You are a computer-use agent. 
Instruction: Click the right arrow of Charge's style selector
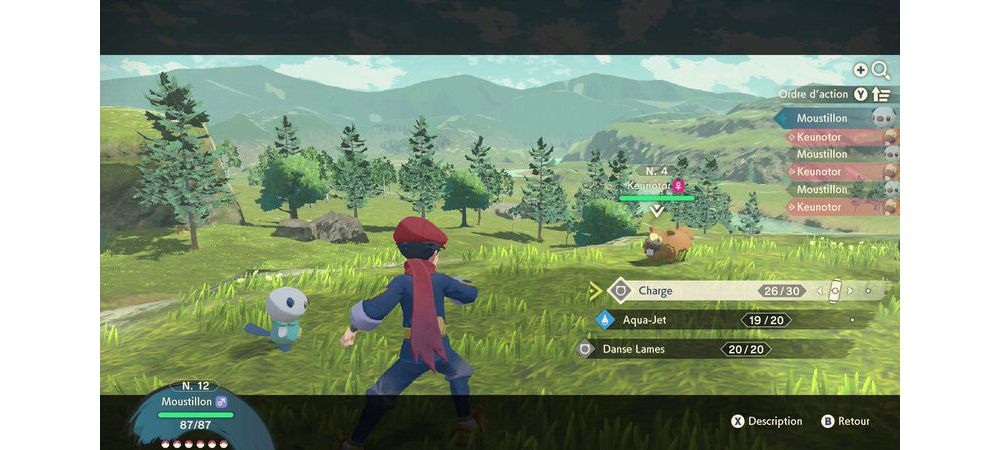click(850, 291)
